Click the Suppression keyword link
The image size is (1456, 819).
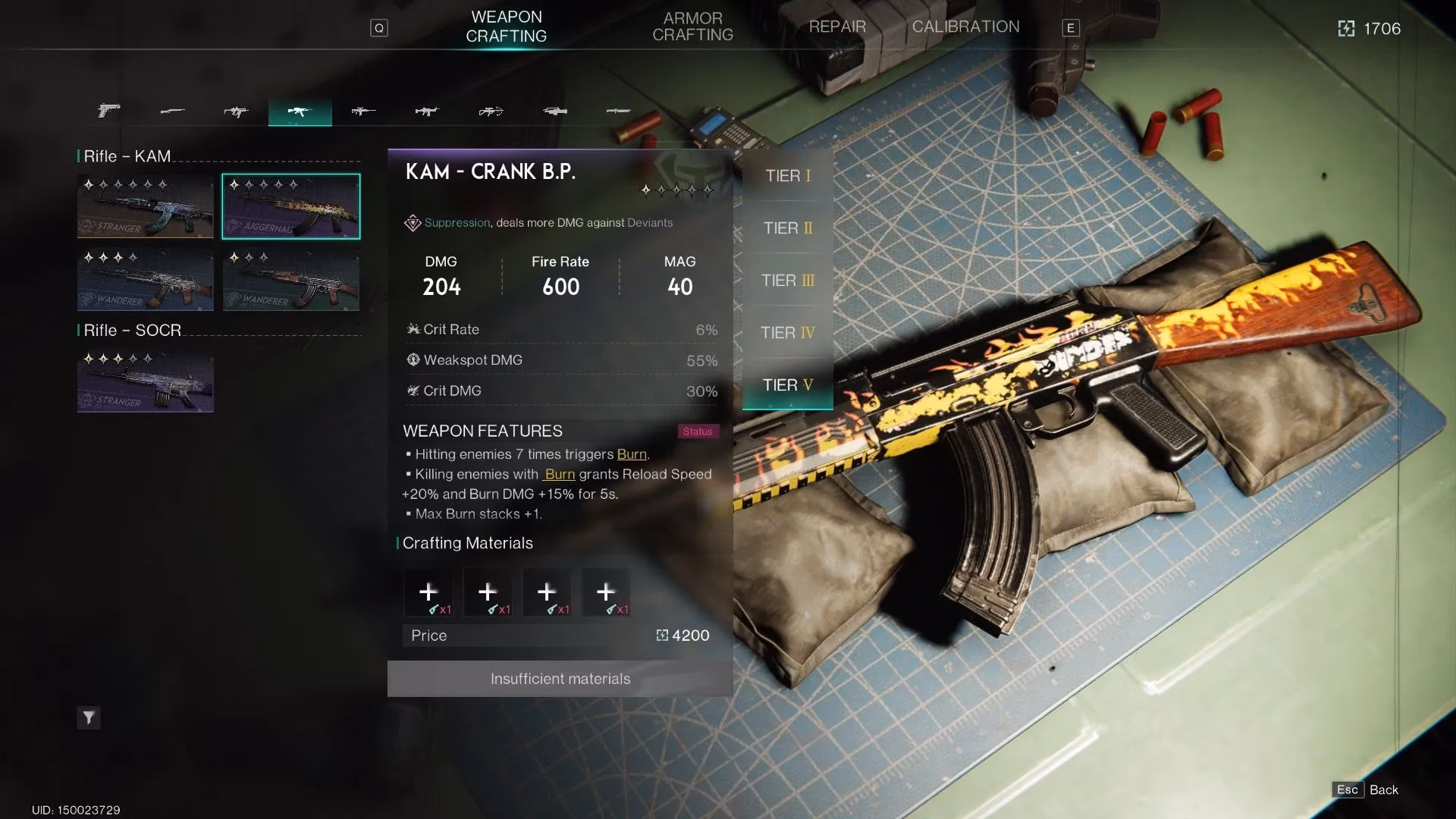[457, 223]
